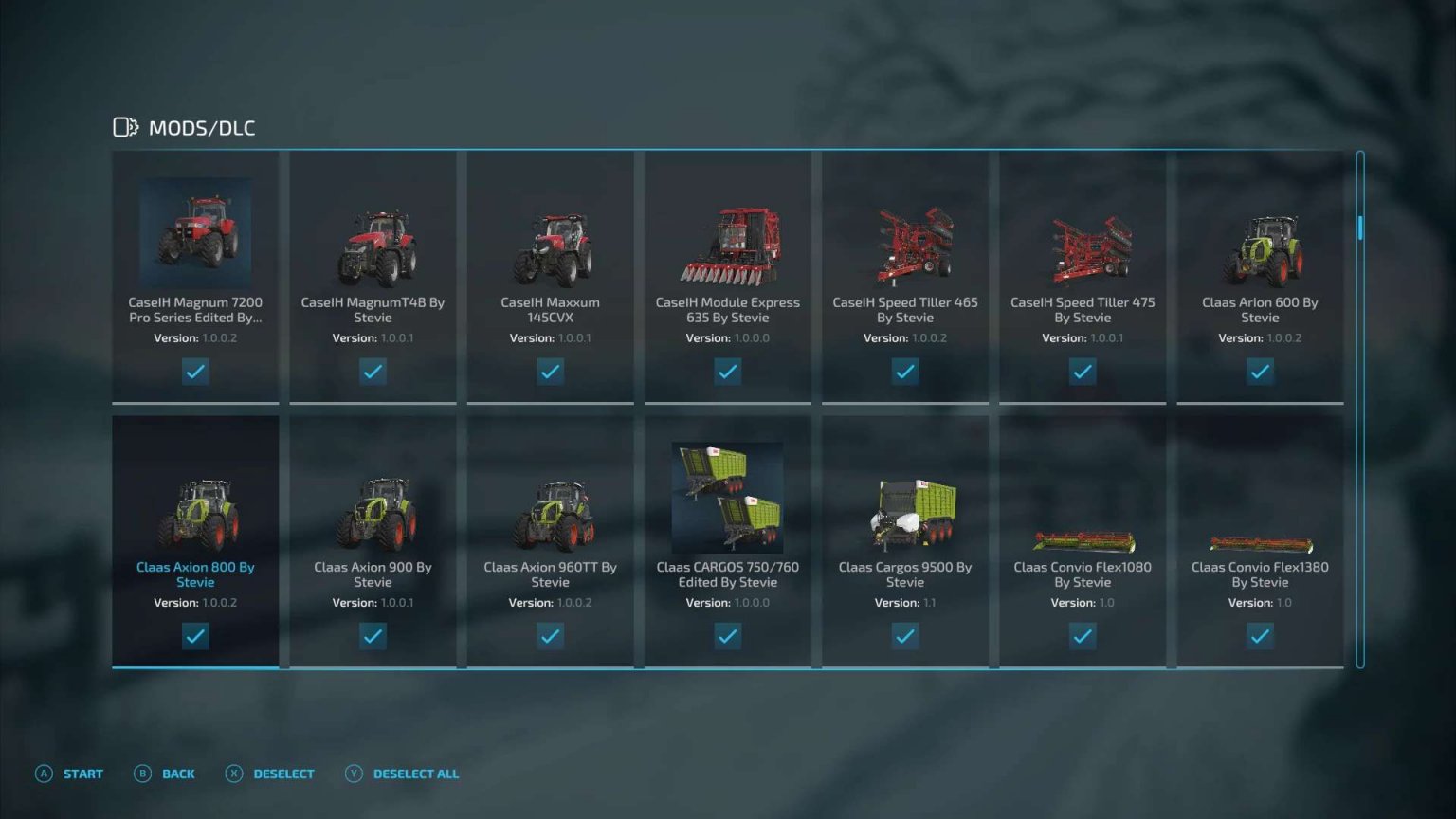Select the Claas Arion 600 tractor image
The width and height of the screenshot is (1456, 819).
tap(1260, 246)
